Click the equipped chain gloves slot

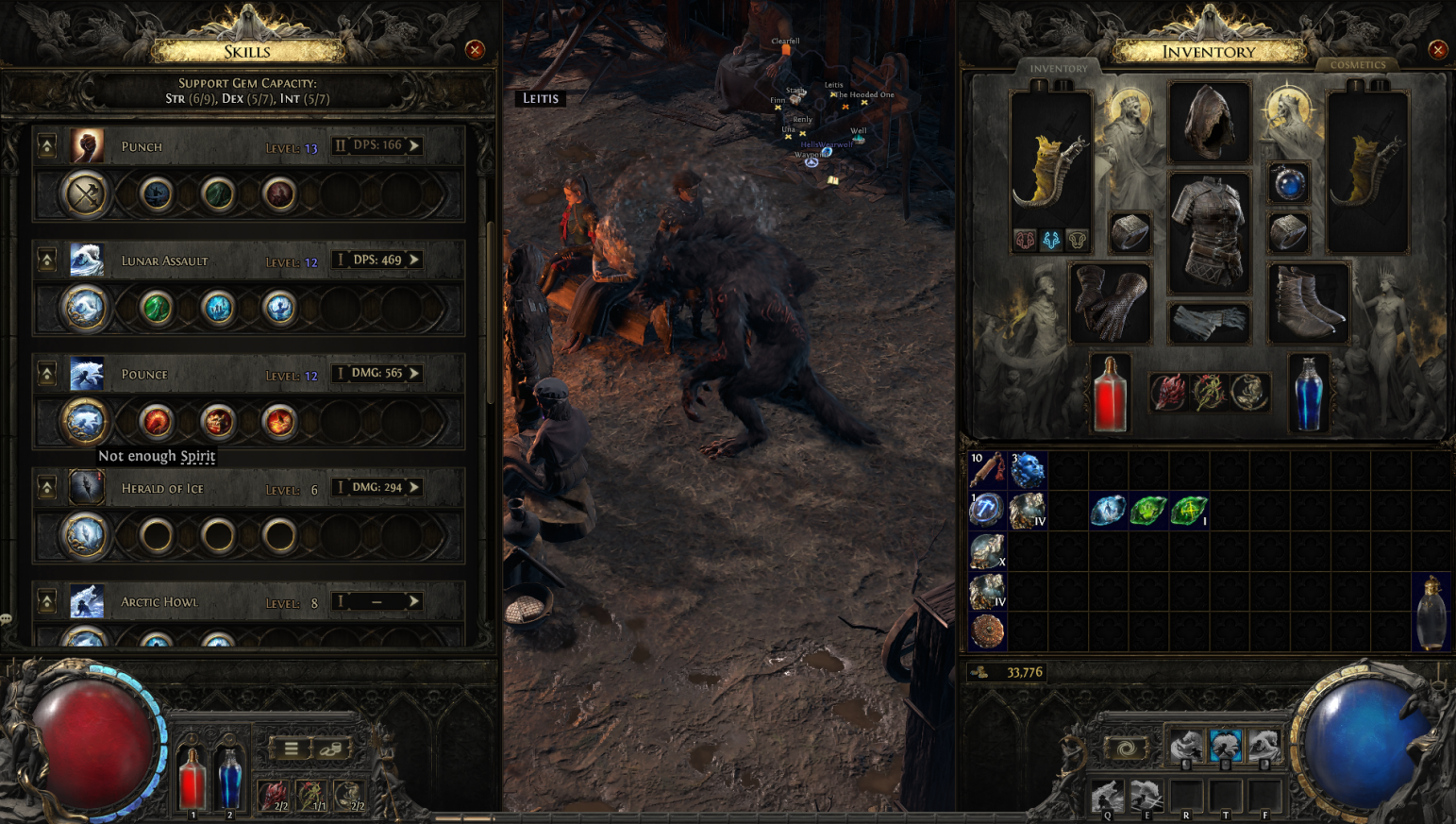[1110, 303]
